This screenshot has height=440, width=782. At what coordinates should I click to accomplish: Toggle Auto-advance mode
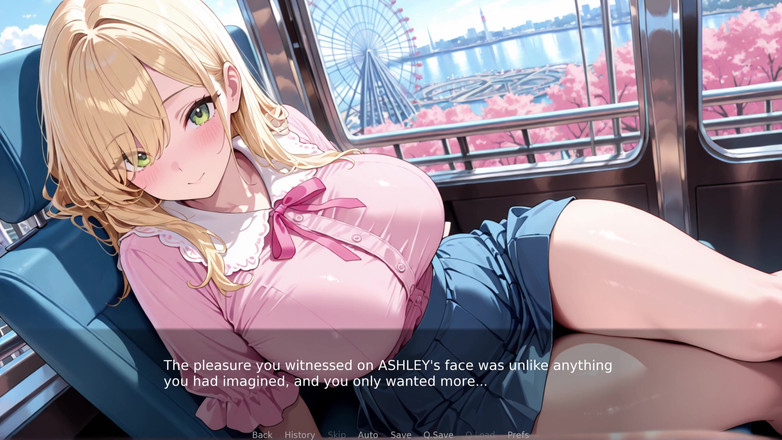coord(368,435)
